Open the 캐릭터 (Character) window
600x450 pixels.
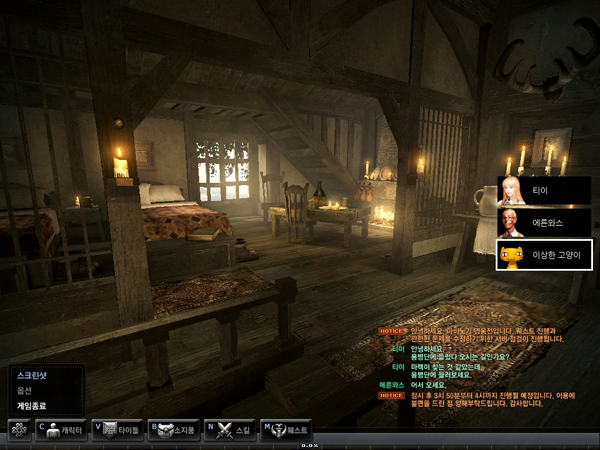point(62,428)
